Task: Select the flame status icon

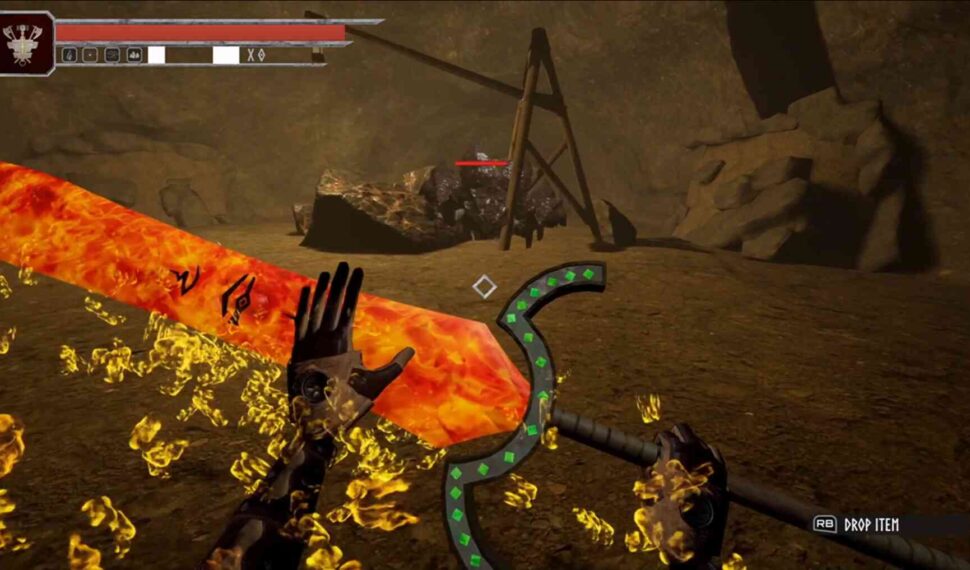Action: [x=68, y=55]
